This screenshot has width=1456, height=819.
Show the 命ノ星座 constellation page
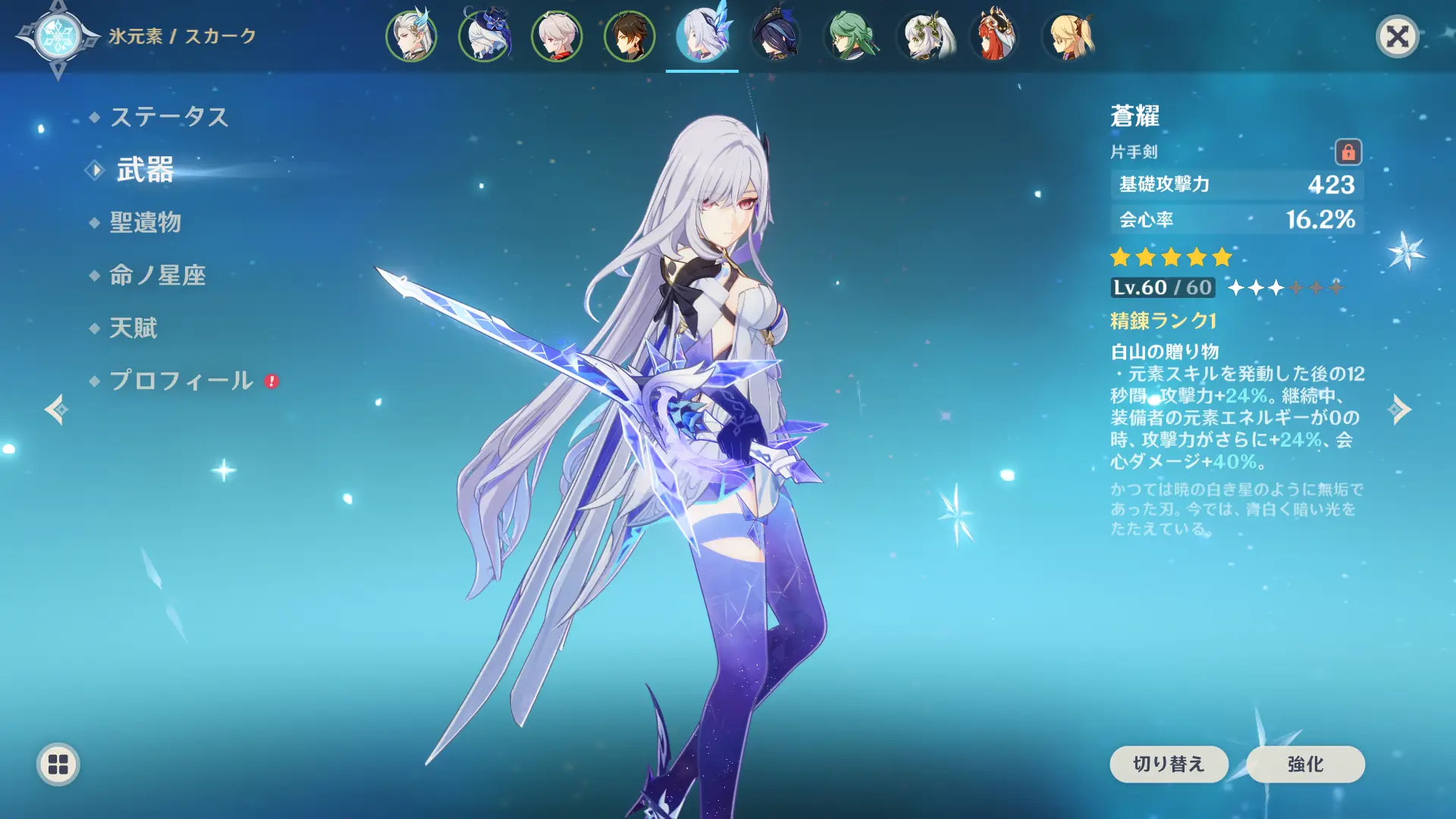[x=157, y=275]
